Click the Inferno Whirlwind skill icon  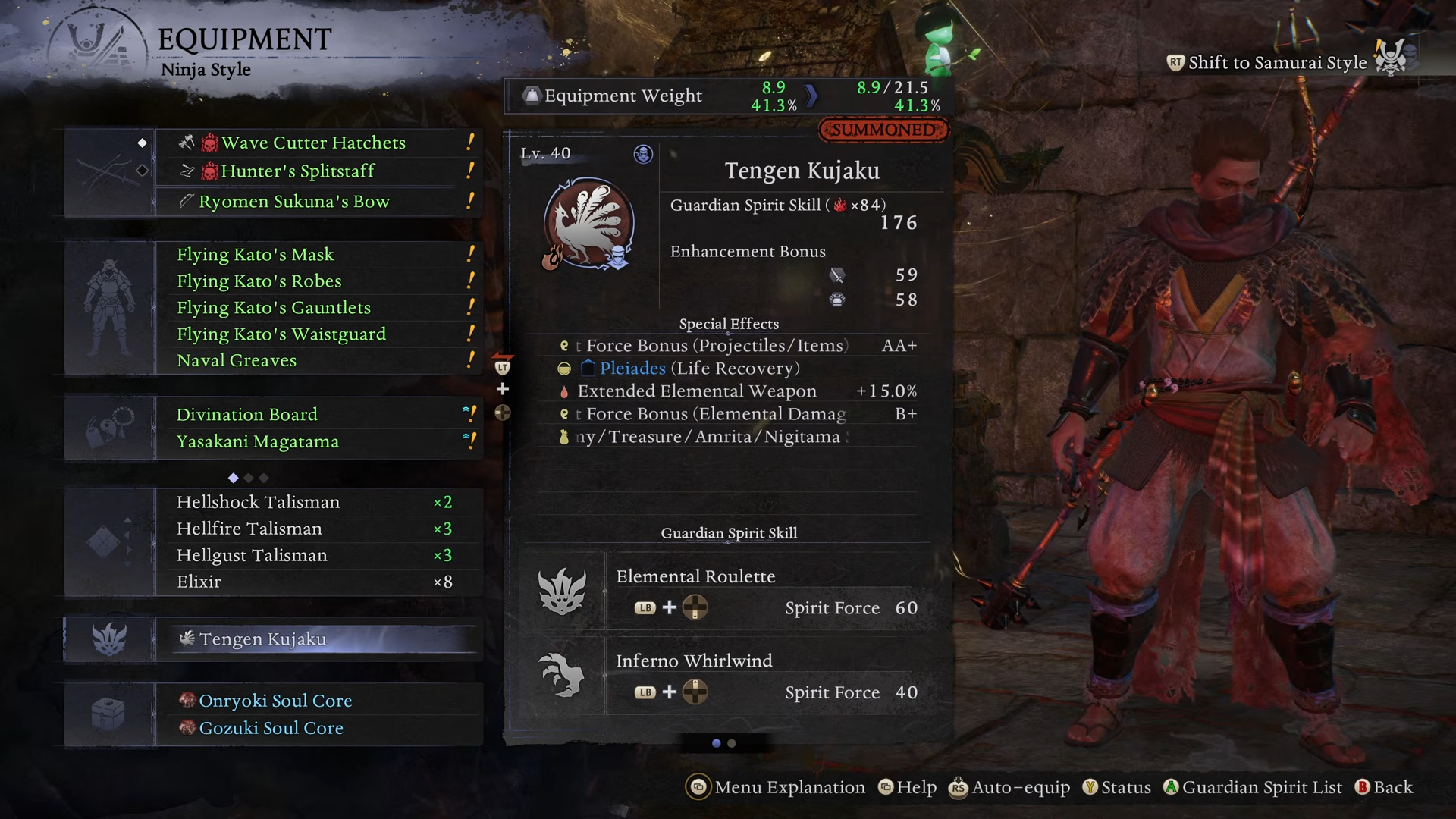(x=562, y=675)
